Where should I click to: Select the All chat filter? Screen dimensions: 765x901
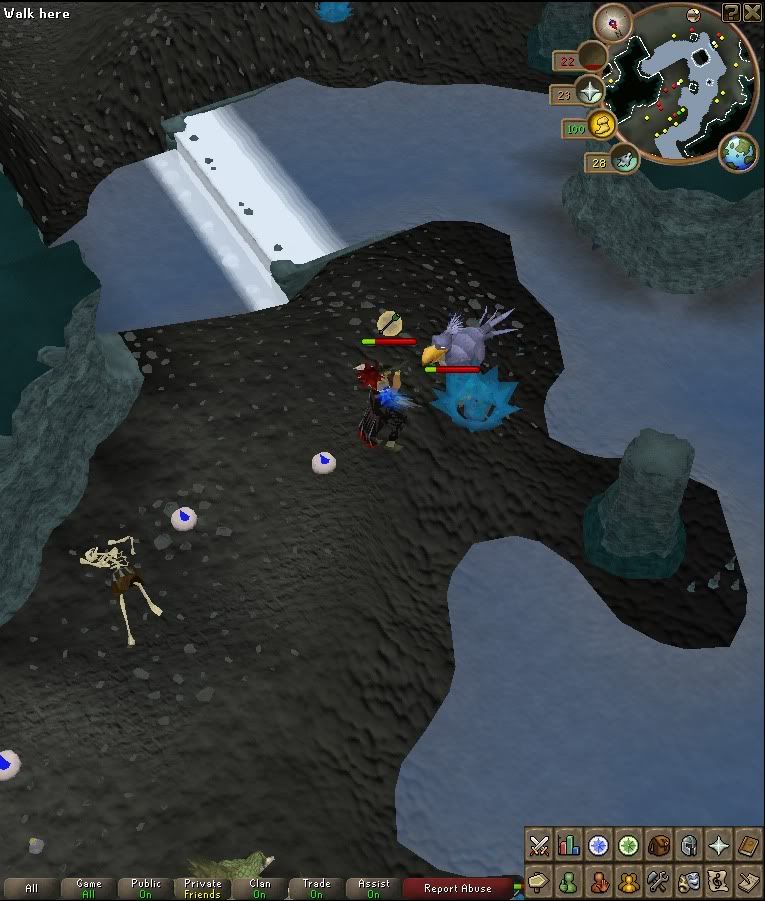[x=32, y=888]
